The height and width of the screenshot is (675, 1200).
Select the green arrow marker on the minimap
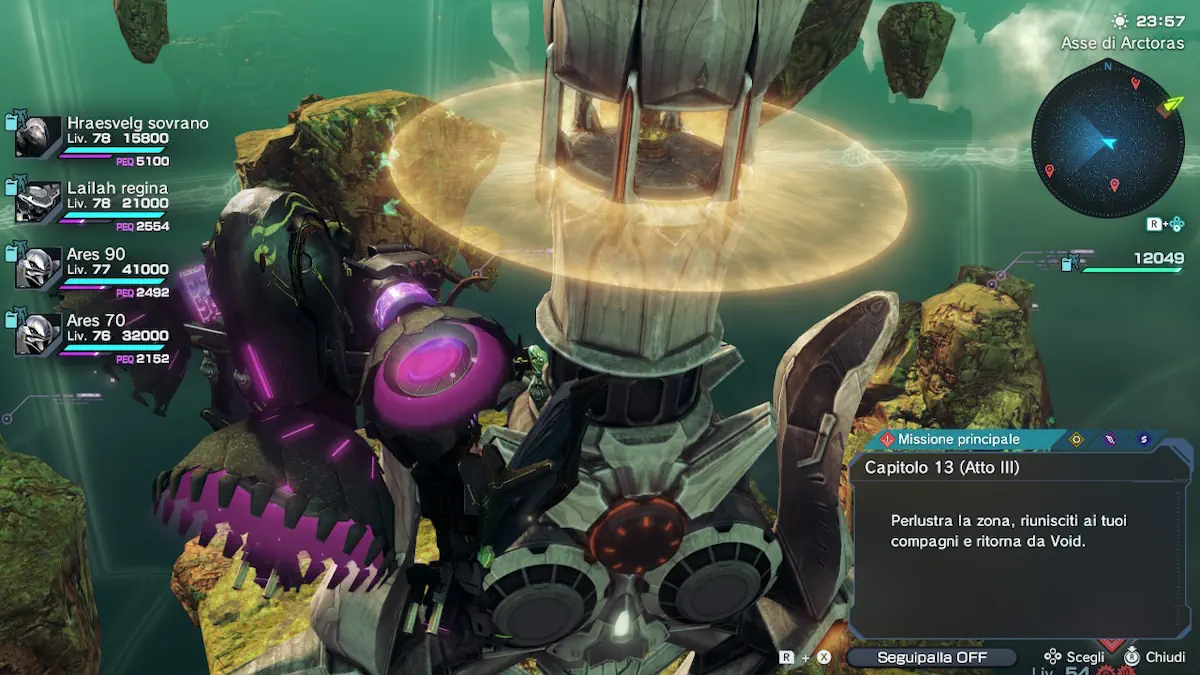[x=1167, y=105]
